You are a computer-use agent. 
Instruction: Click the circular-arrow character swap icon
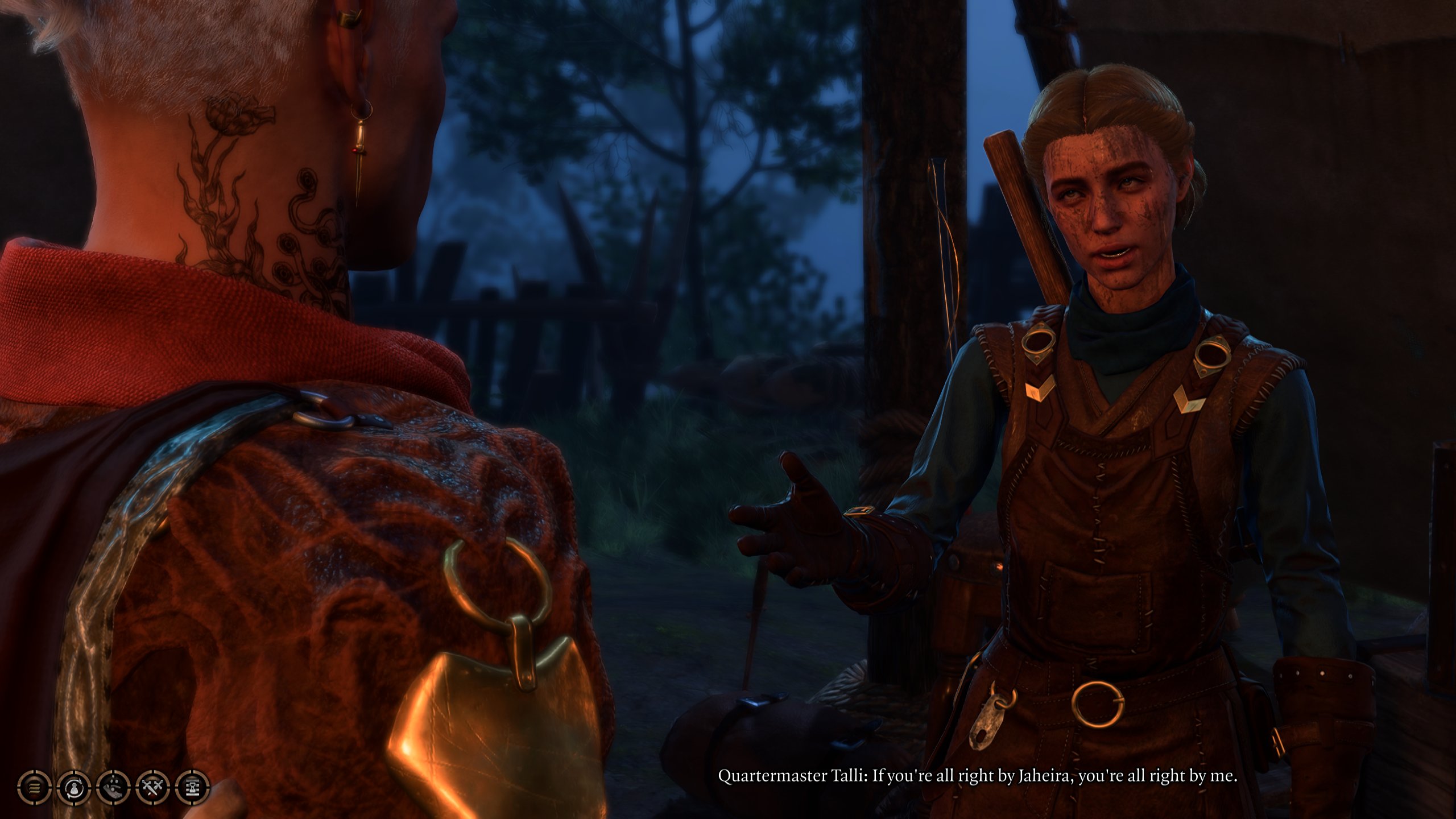73,789
